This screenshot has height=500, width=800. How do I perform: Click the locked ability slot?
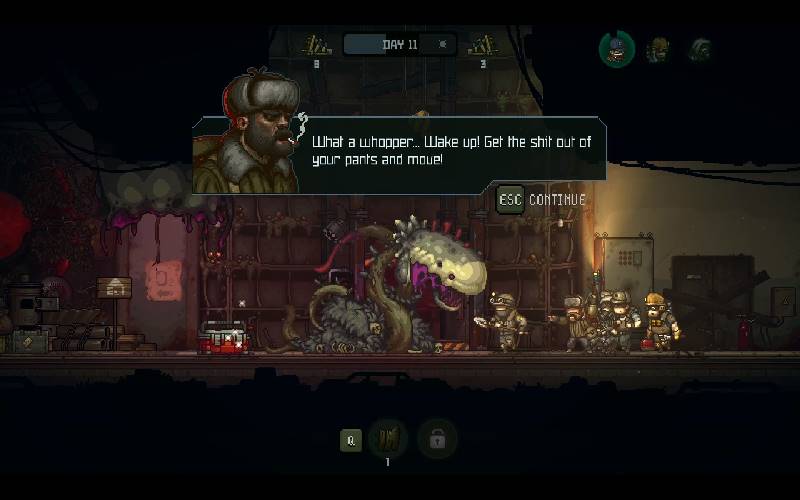click(x=436, y=439)
